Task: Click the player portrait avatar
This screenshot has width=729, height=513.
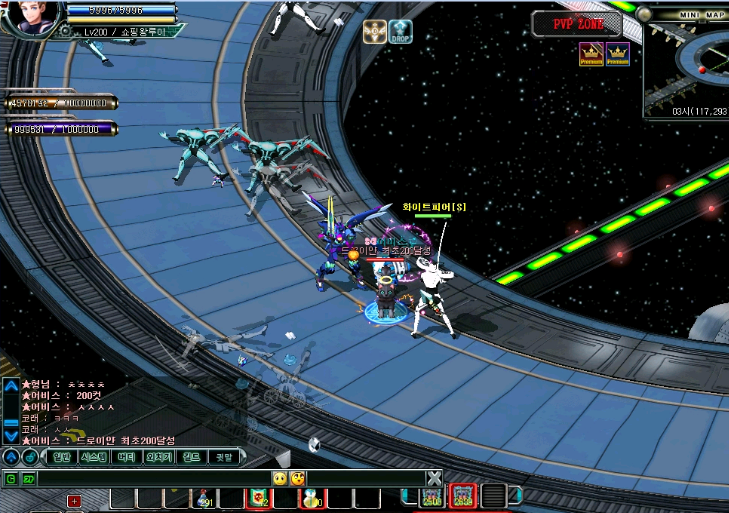Action: click(30, 17)
